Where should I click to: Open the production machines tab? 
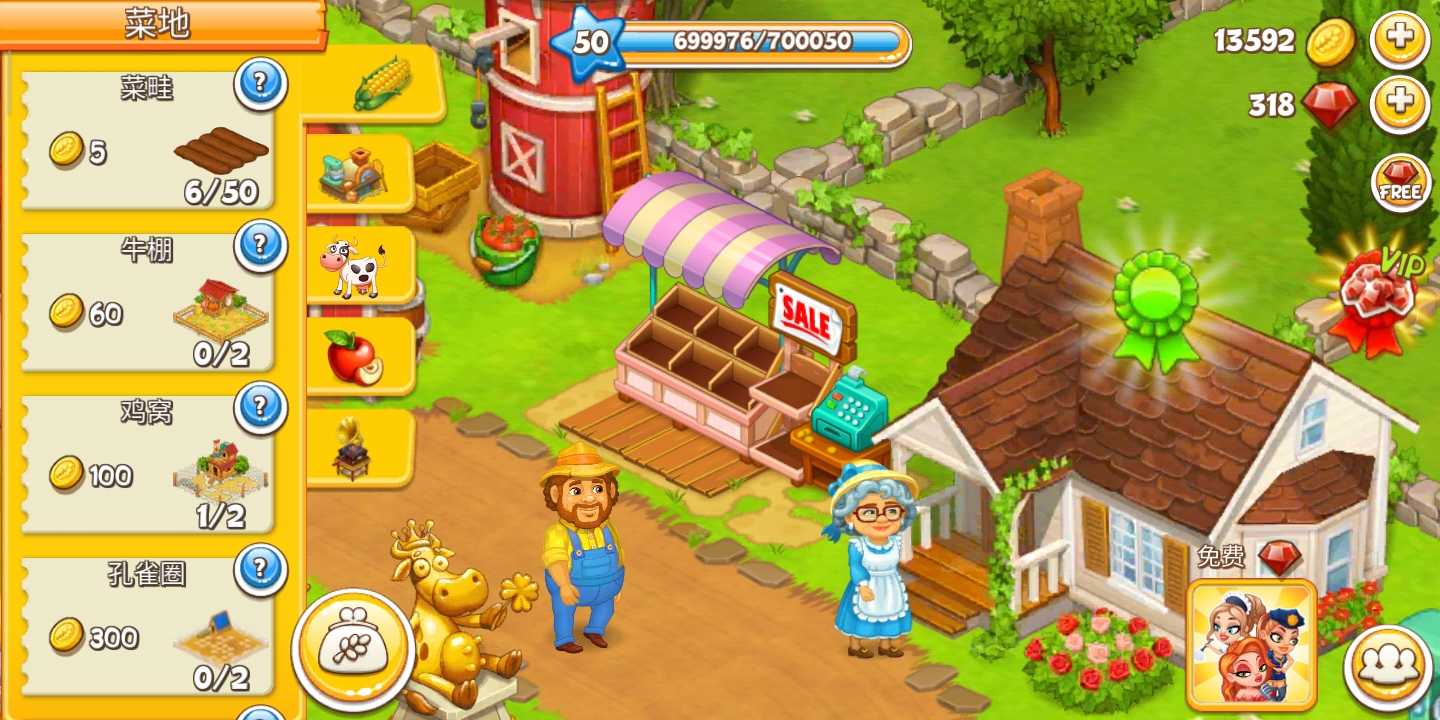click(355, 173)
